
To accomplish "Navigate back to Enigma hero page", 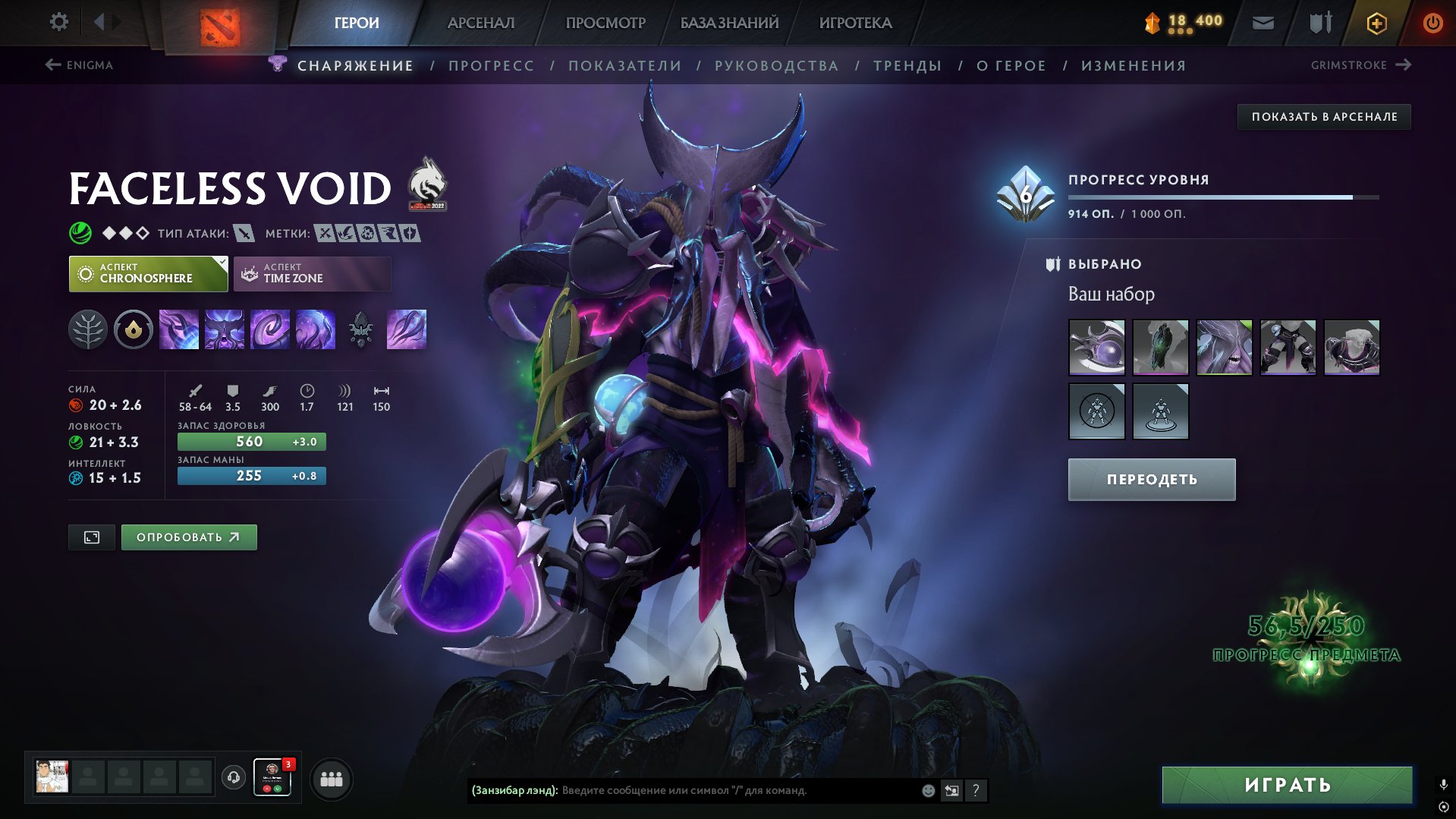I will click(80, 65).
